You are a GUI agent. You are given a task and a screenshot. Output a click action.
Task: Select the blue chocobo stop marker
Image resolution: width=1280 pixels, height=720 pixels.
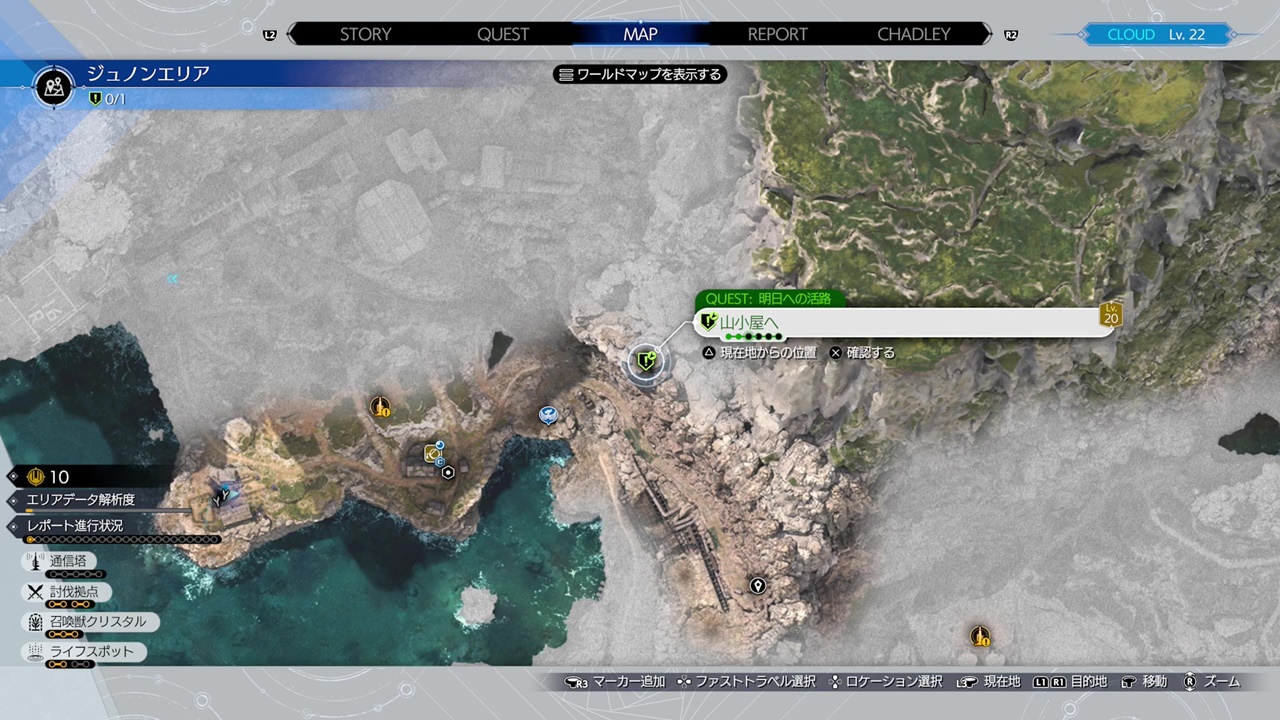click(x=548, y=414)
